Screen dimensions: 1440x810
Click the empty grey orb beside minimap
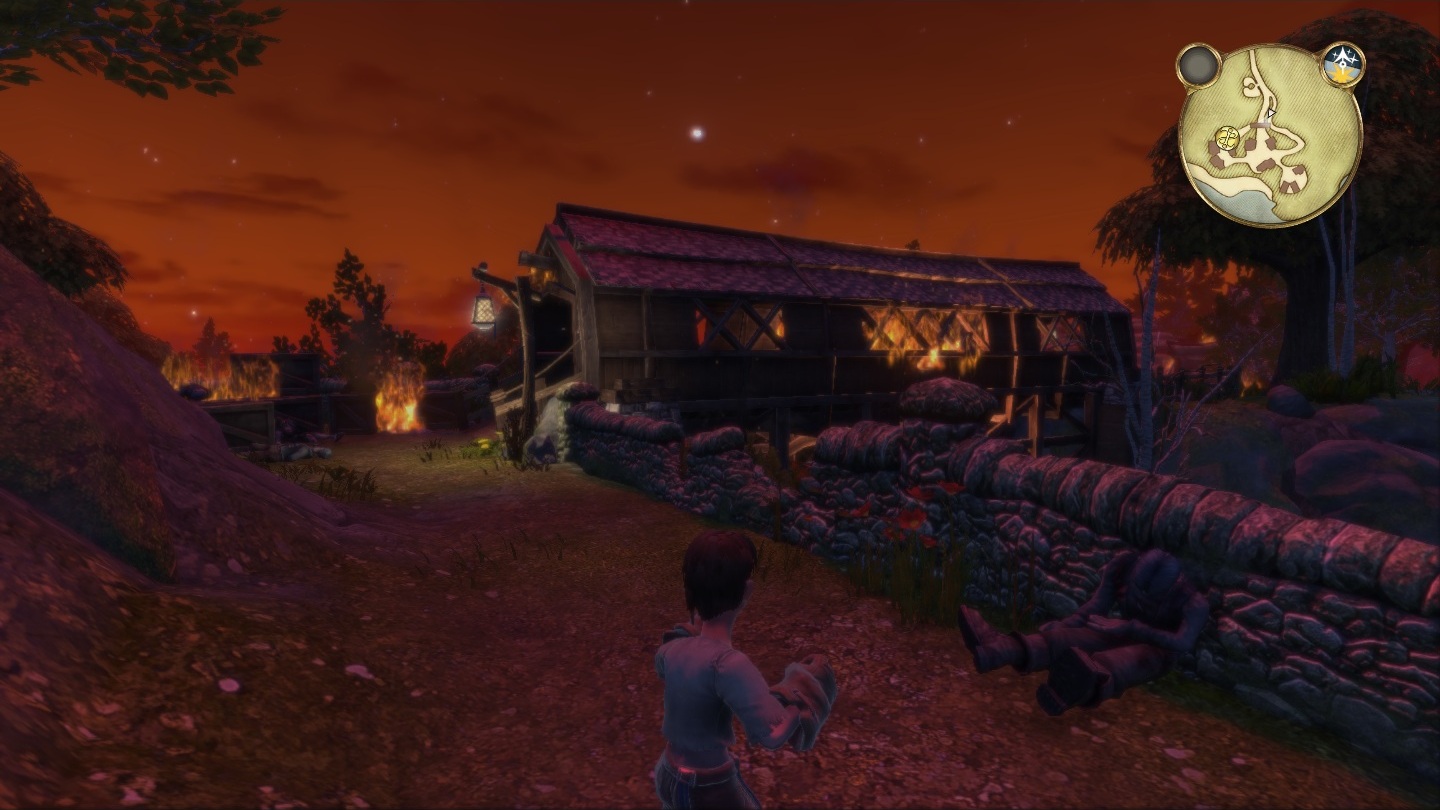[1198, 66]
